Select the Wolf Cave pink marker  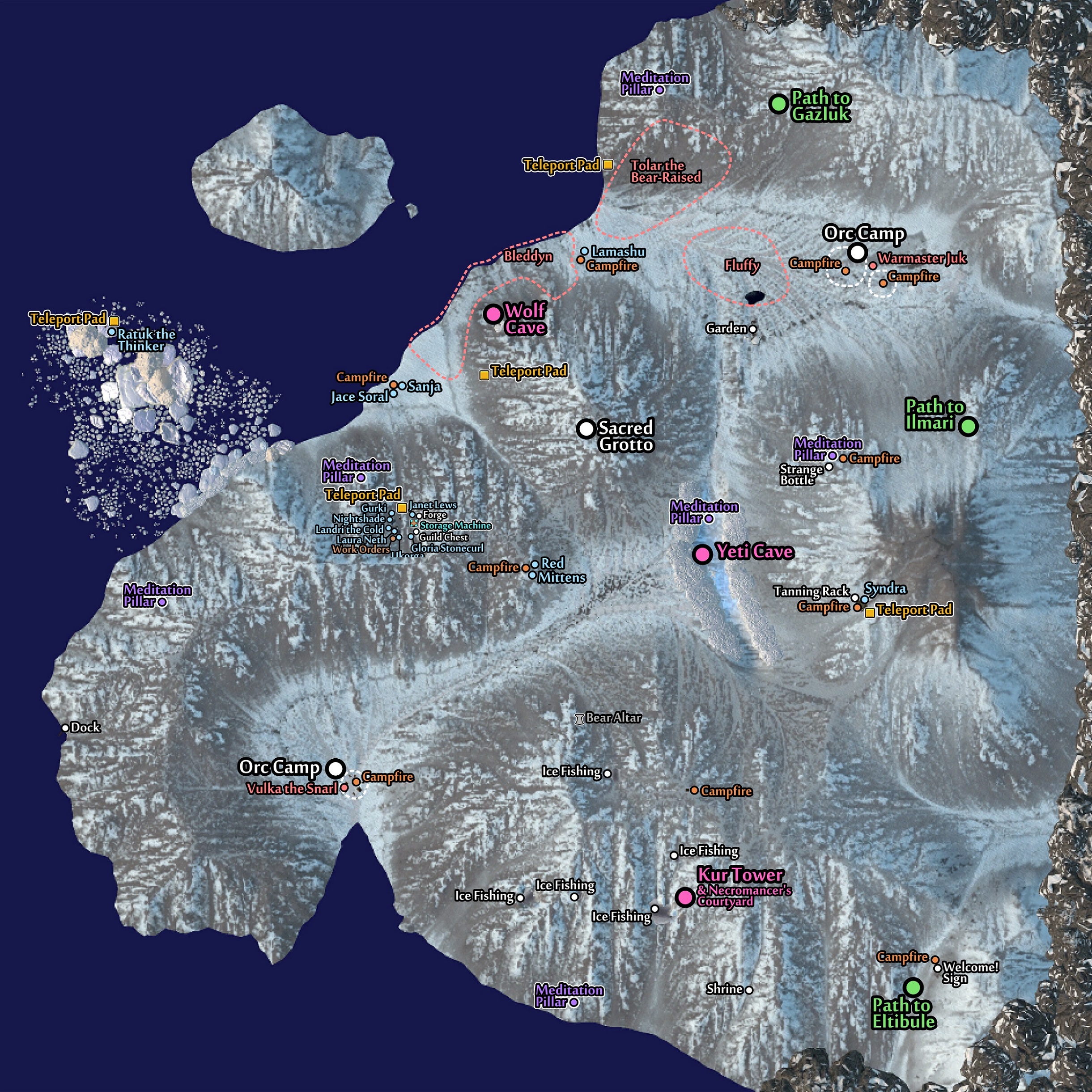493,314
